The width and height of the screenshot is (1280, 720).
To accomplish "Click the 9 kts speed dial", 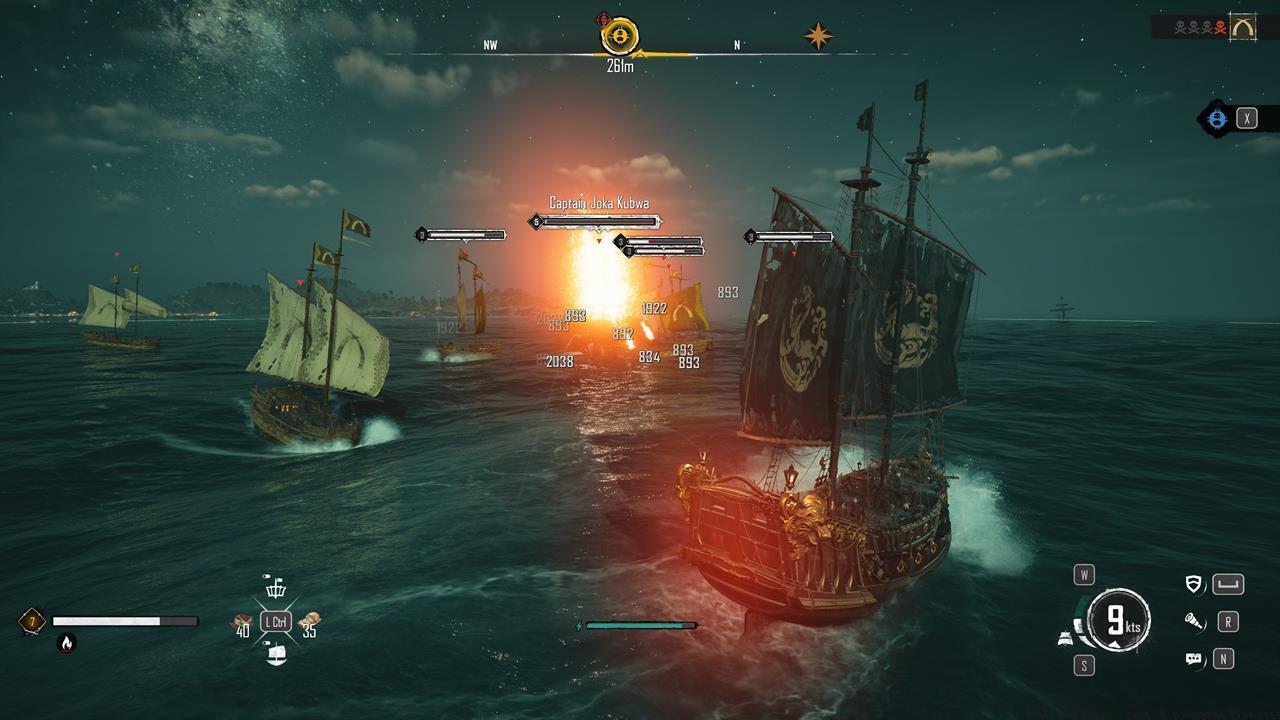I will tap(1118, 621).
